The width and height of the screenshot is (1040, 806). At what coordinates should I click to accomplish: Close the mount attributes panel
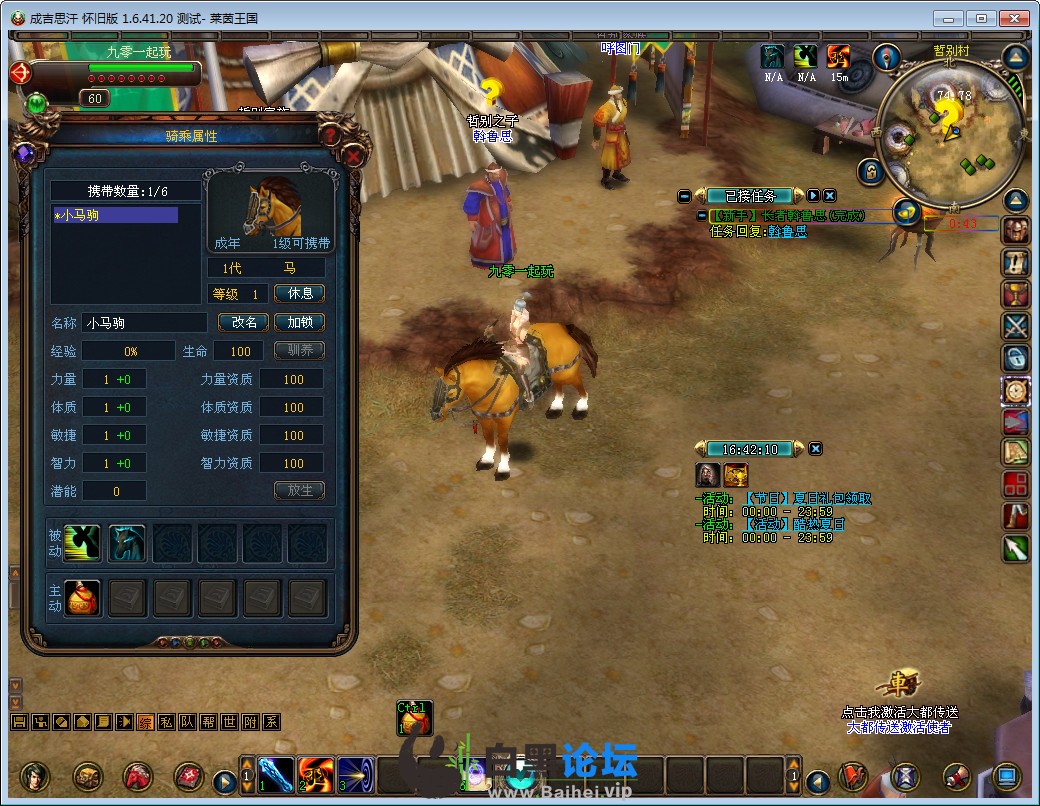click(354, 156)
